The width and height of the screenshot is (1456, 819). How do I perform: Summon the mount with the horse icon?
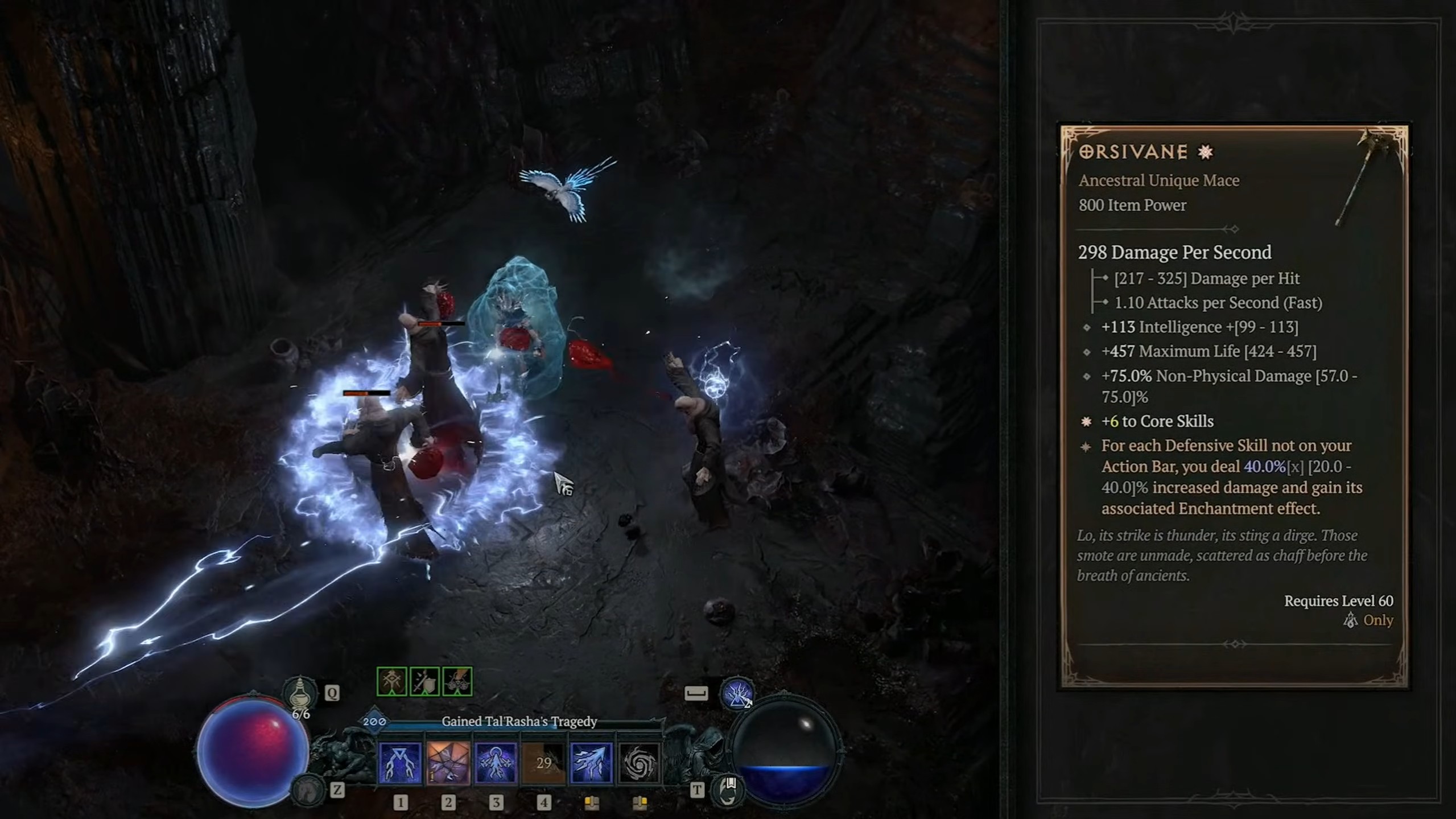[x=308, y=789]
